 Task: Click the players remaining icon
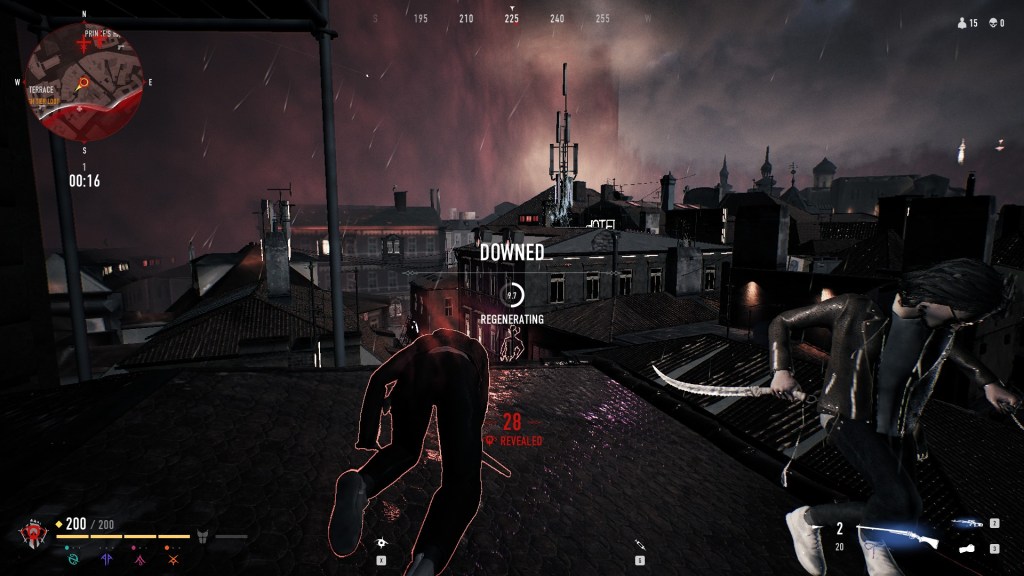(x=962, y=22)
